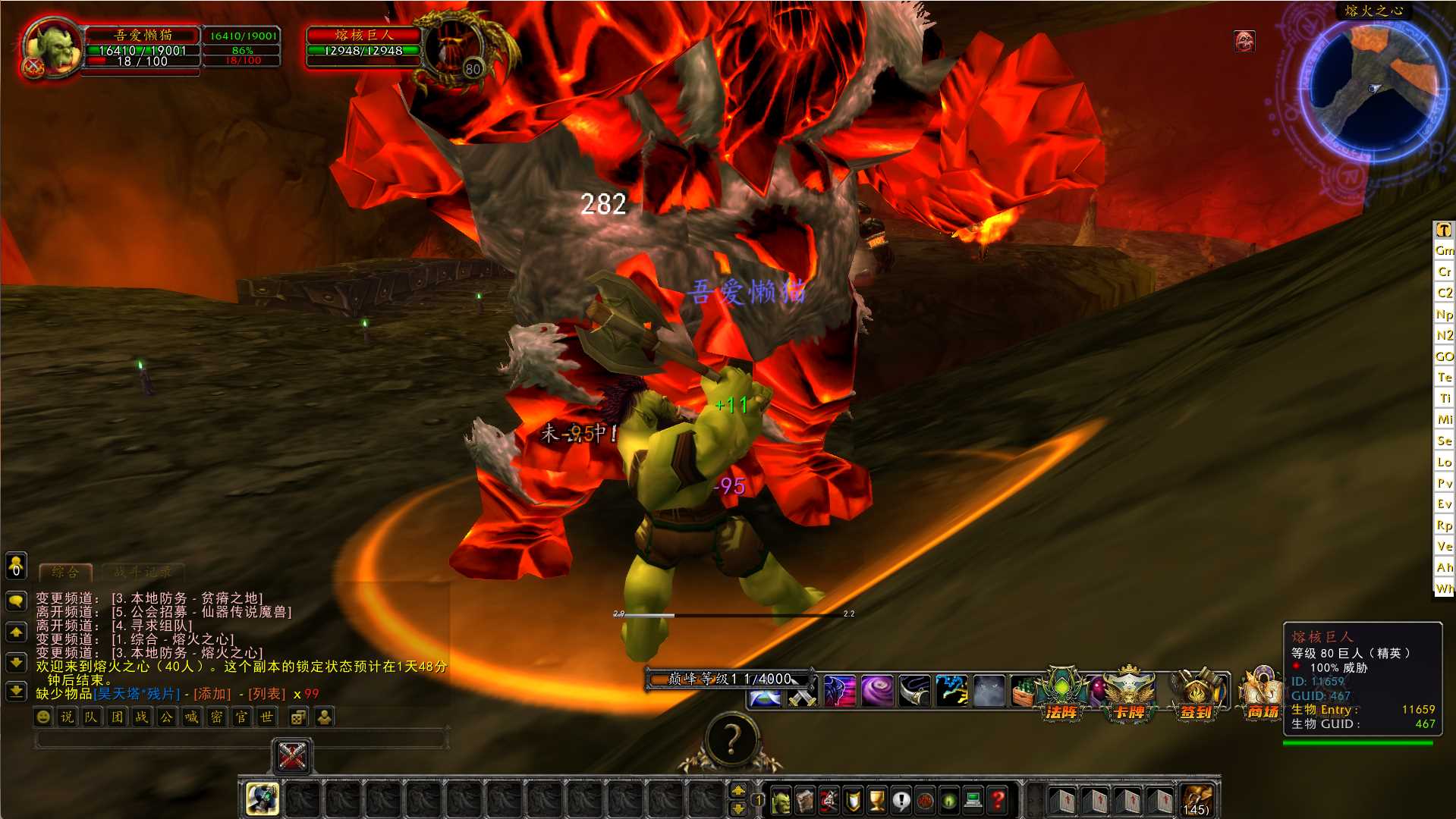Click the Gm side panel button
1456x819 pixels.
coord(1444,250)
